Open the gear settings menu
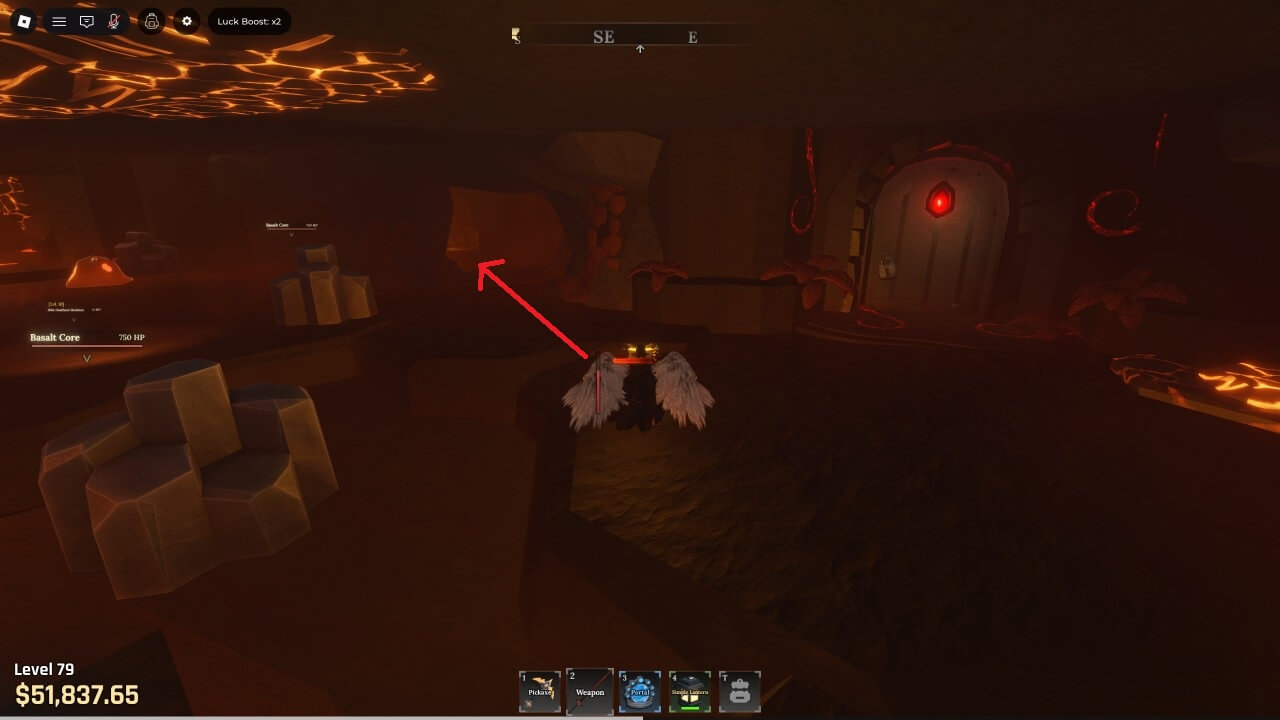Screen dimensions: 1280x720 tap(187, 21)
